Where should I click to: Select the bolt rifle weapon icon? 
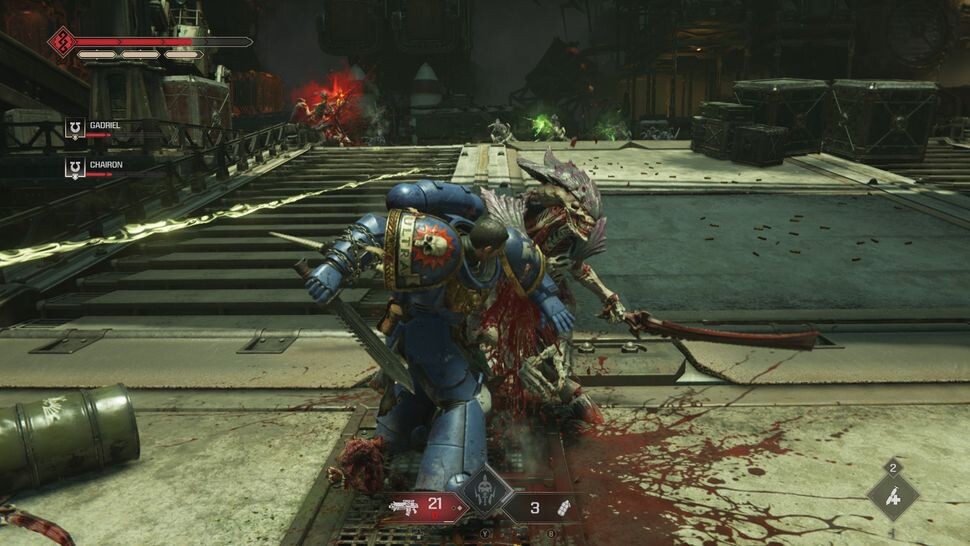pos(403,506)
